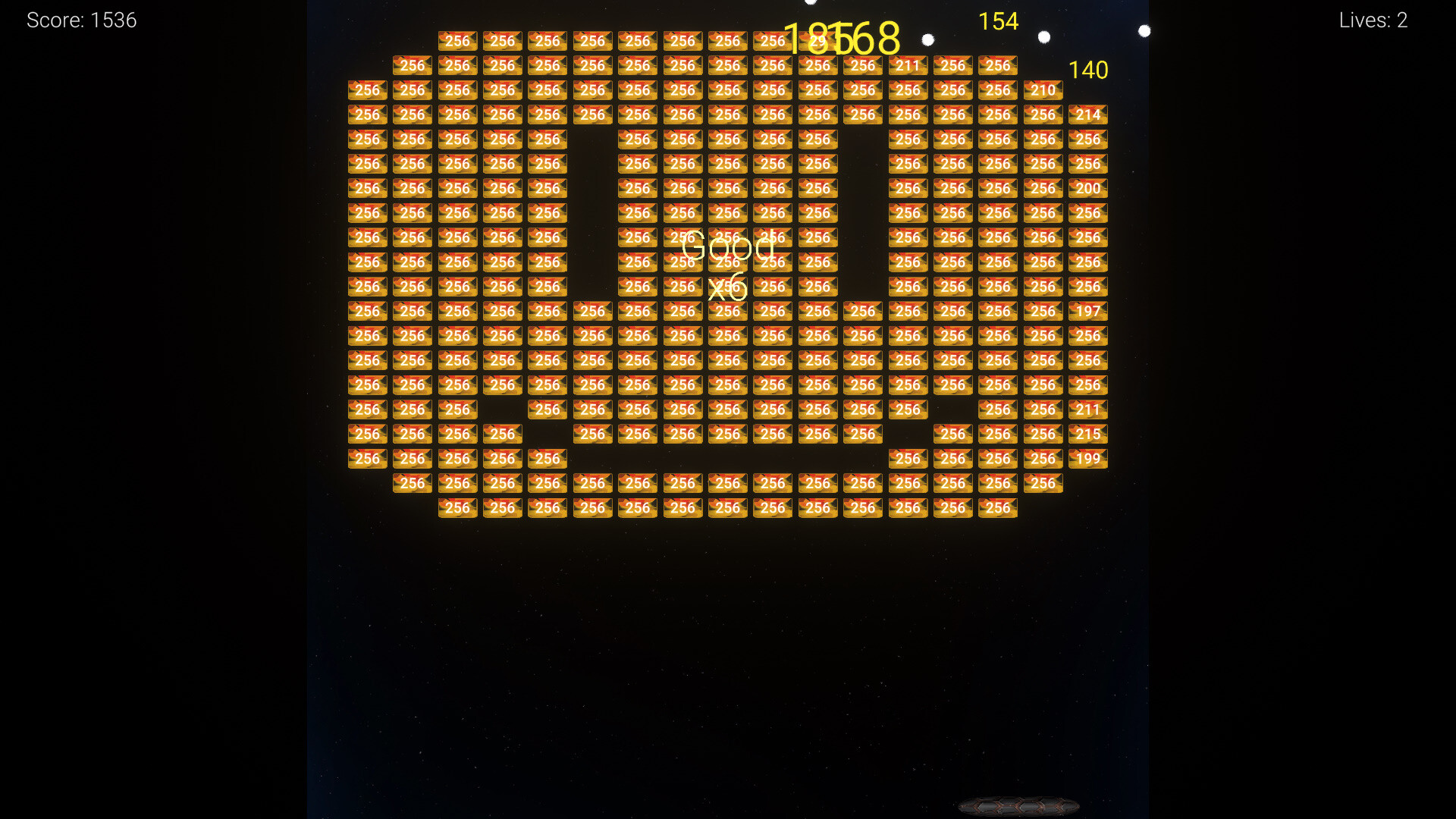The image size is (1456, 819).
Task: Click the white ball beside the 18568 text
Action: click(x=927, y=40)
